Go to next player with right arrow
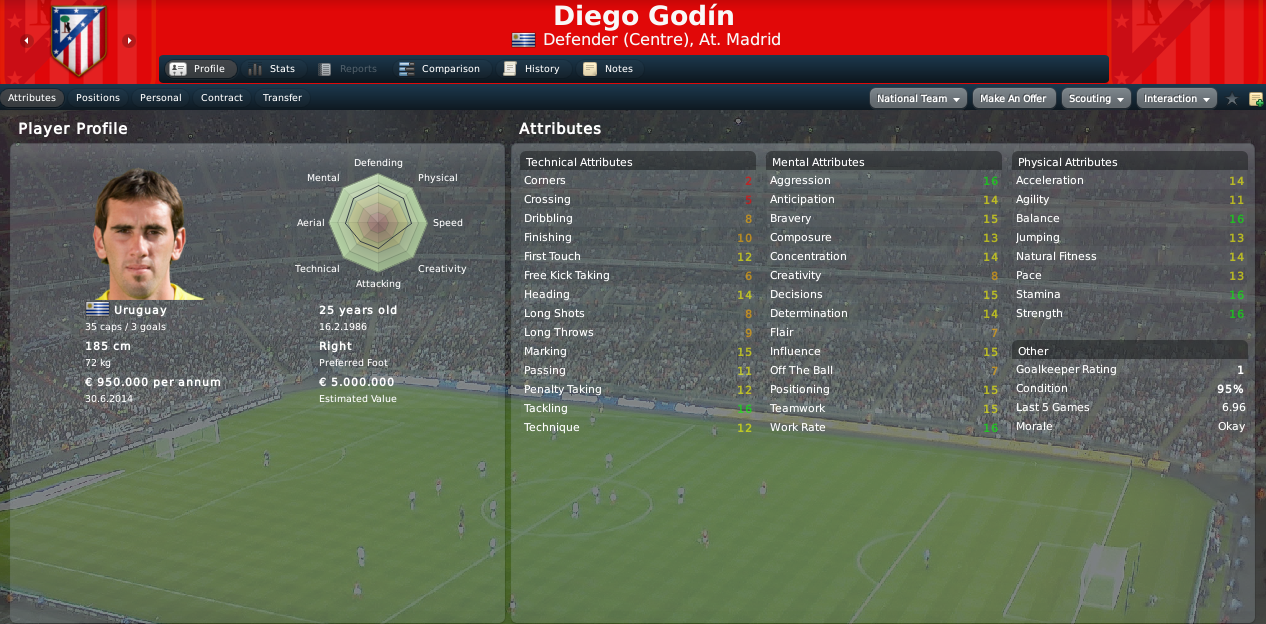The width and height of the screenshot is (1266, 624). [x=129, y=41]
